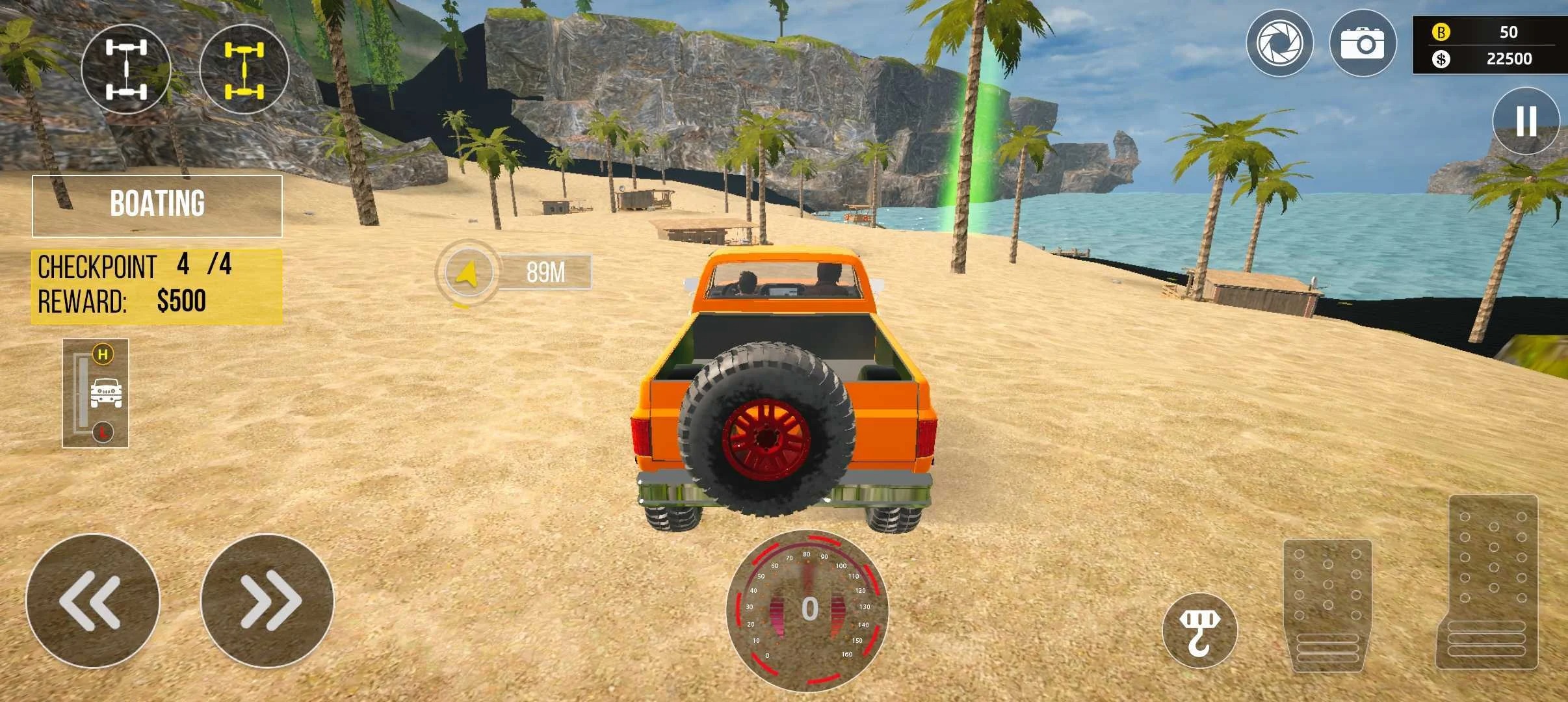Activate the yellow 4WD drivetrain icon

[x=244, y=68]
